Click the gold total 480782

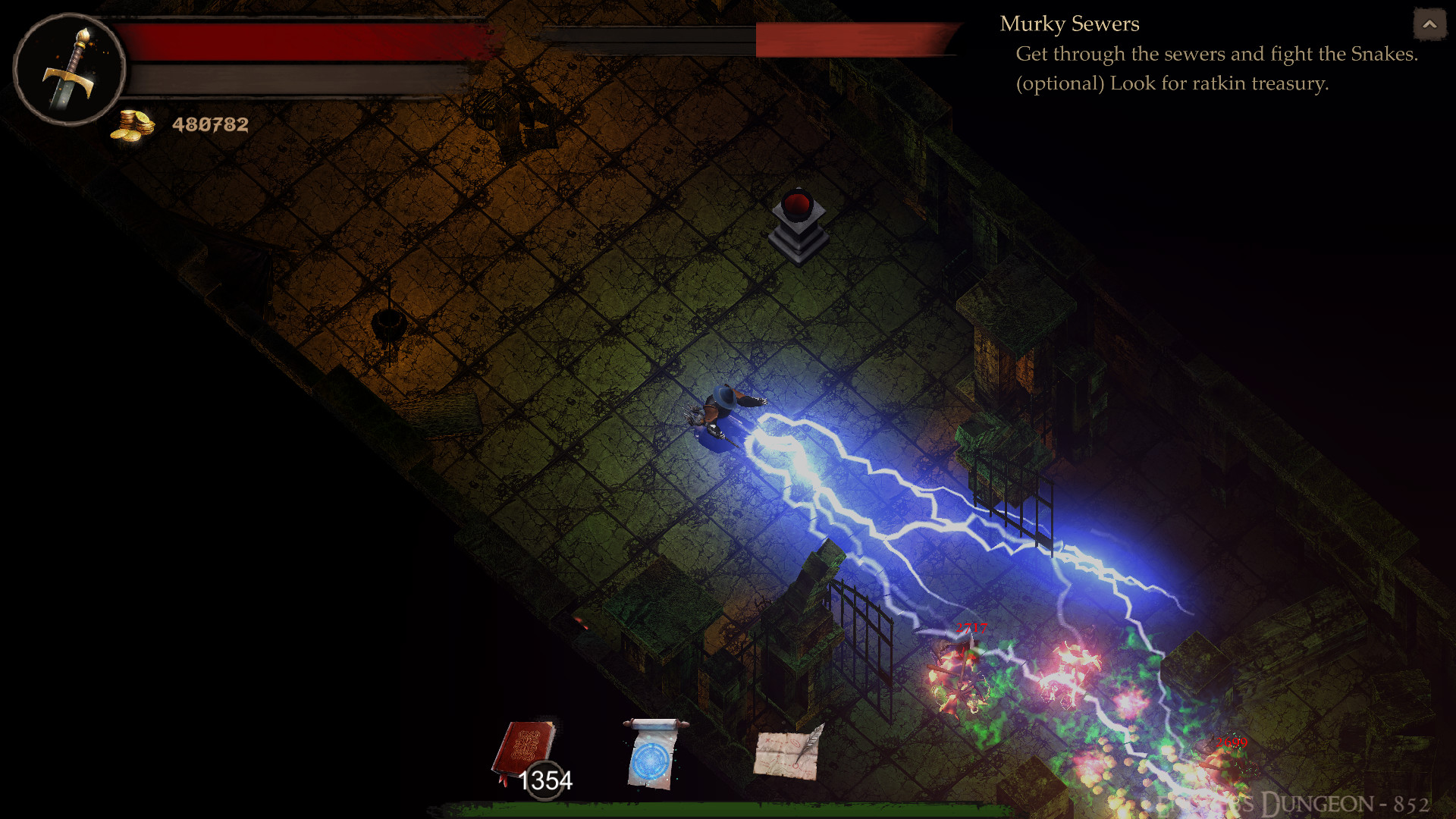click(210, 125)
